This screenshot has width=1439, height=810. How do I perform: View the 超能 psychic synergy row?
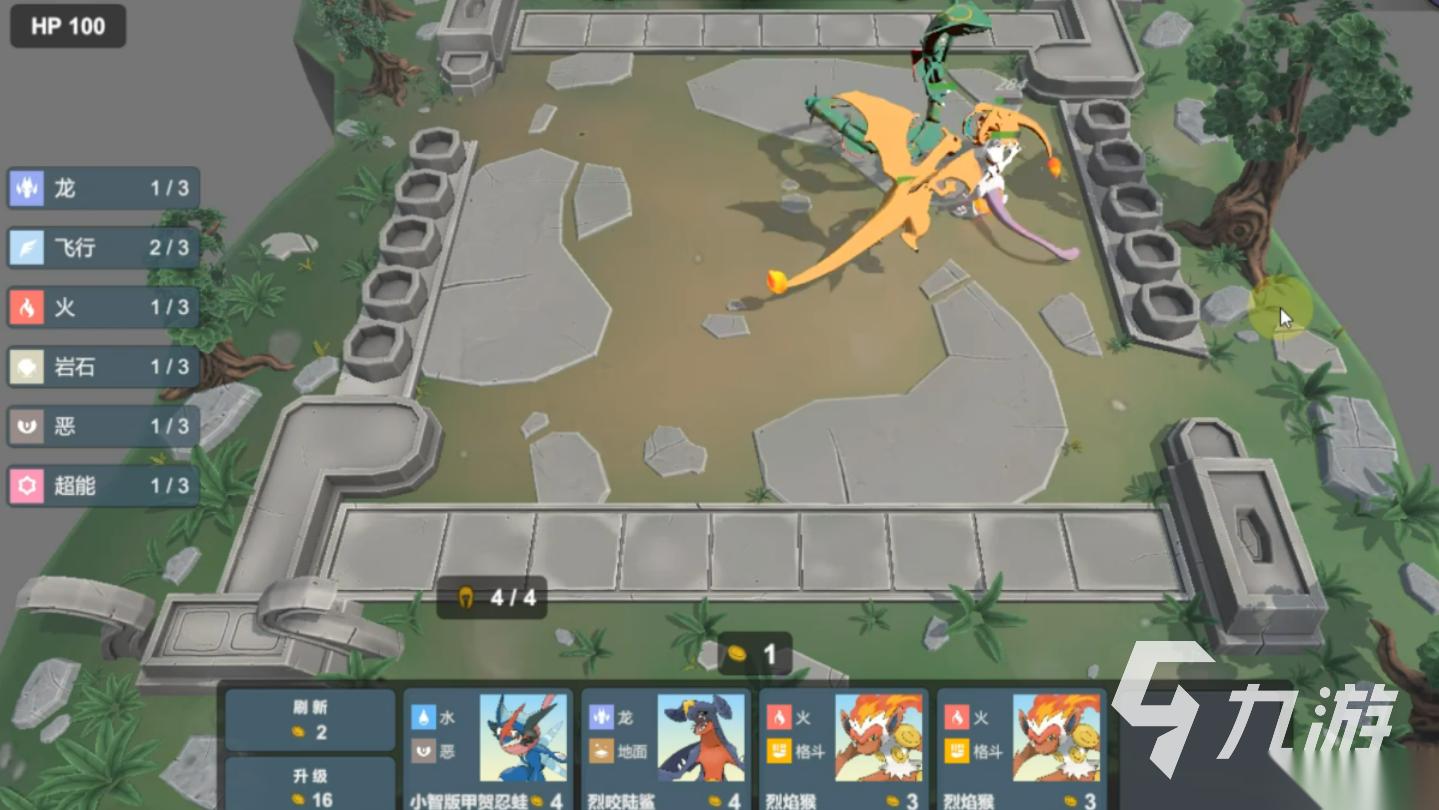click(x=104, y=486)
